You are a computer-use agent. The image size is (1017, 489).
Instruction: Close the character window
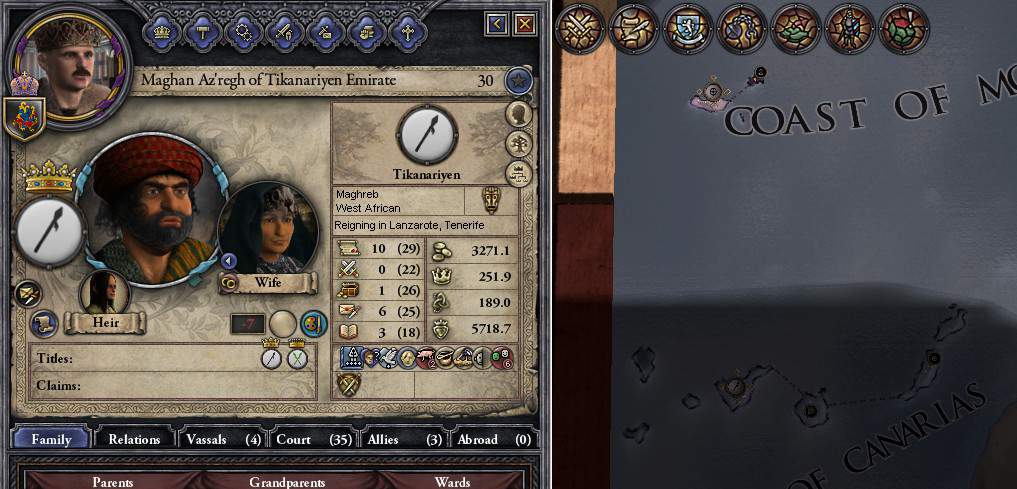(x=524, y=23)
